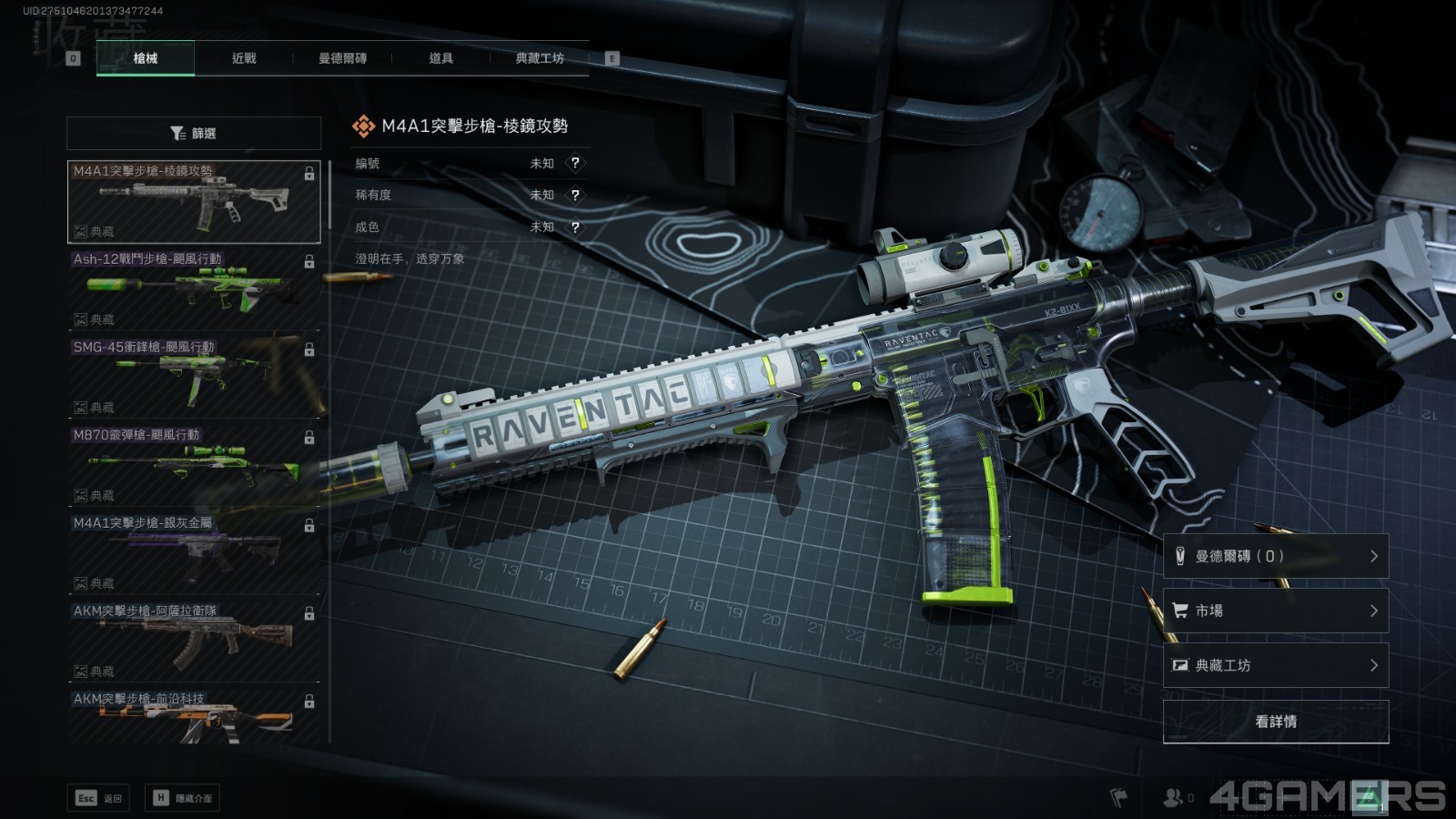Choose the AKM突擊步槍-阿薩拉衛隊 skin
The height and width of the screenshot is (819, 1456).
pos(194,642)
